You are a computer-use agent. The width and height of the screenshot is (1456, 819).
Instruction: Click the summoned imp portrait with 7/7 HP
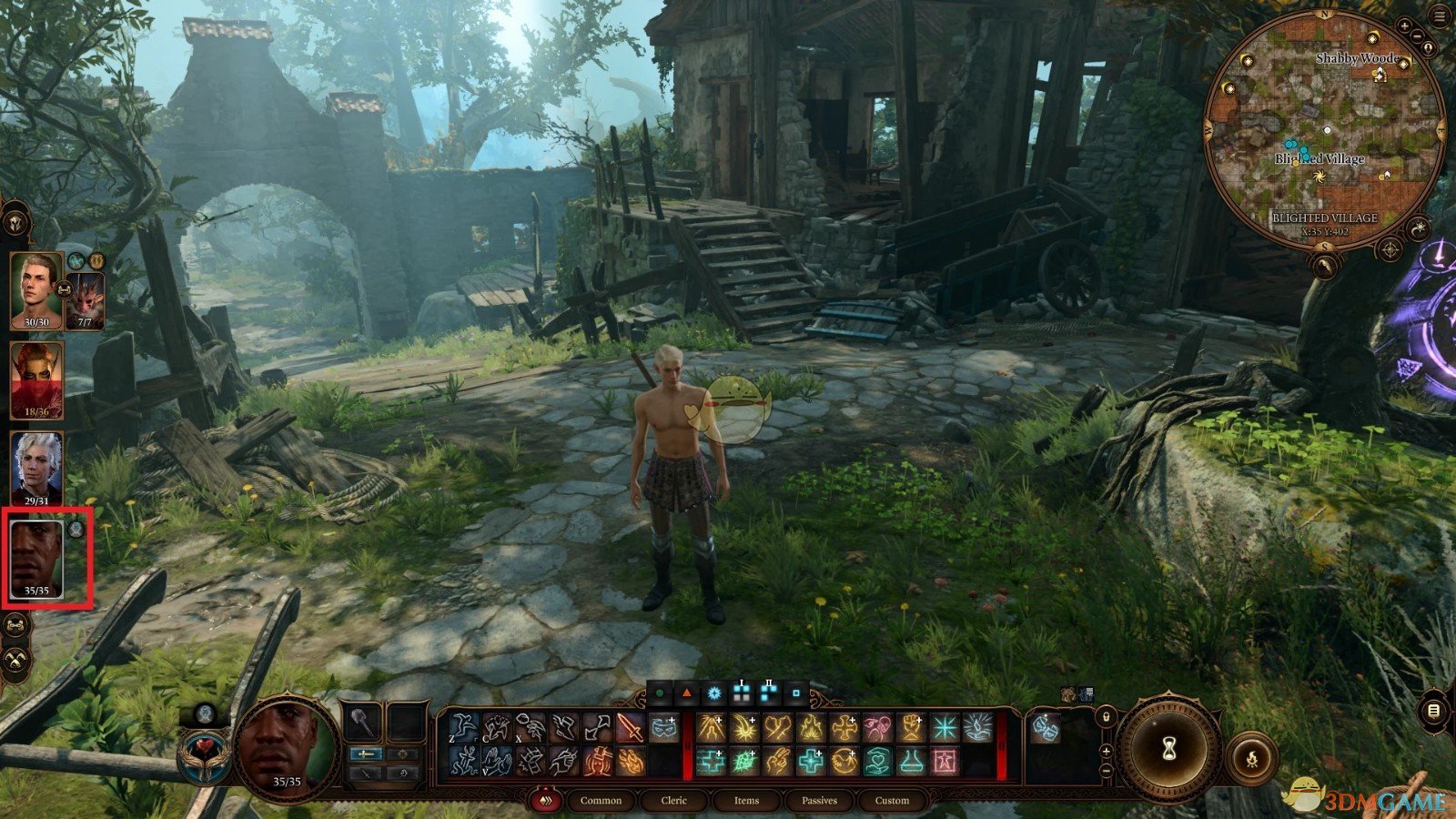(86, 298)
